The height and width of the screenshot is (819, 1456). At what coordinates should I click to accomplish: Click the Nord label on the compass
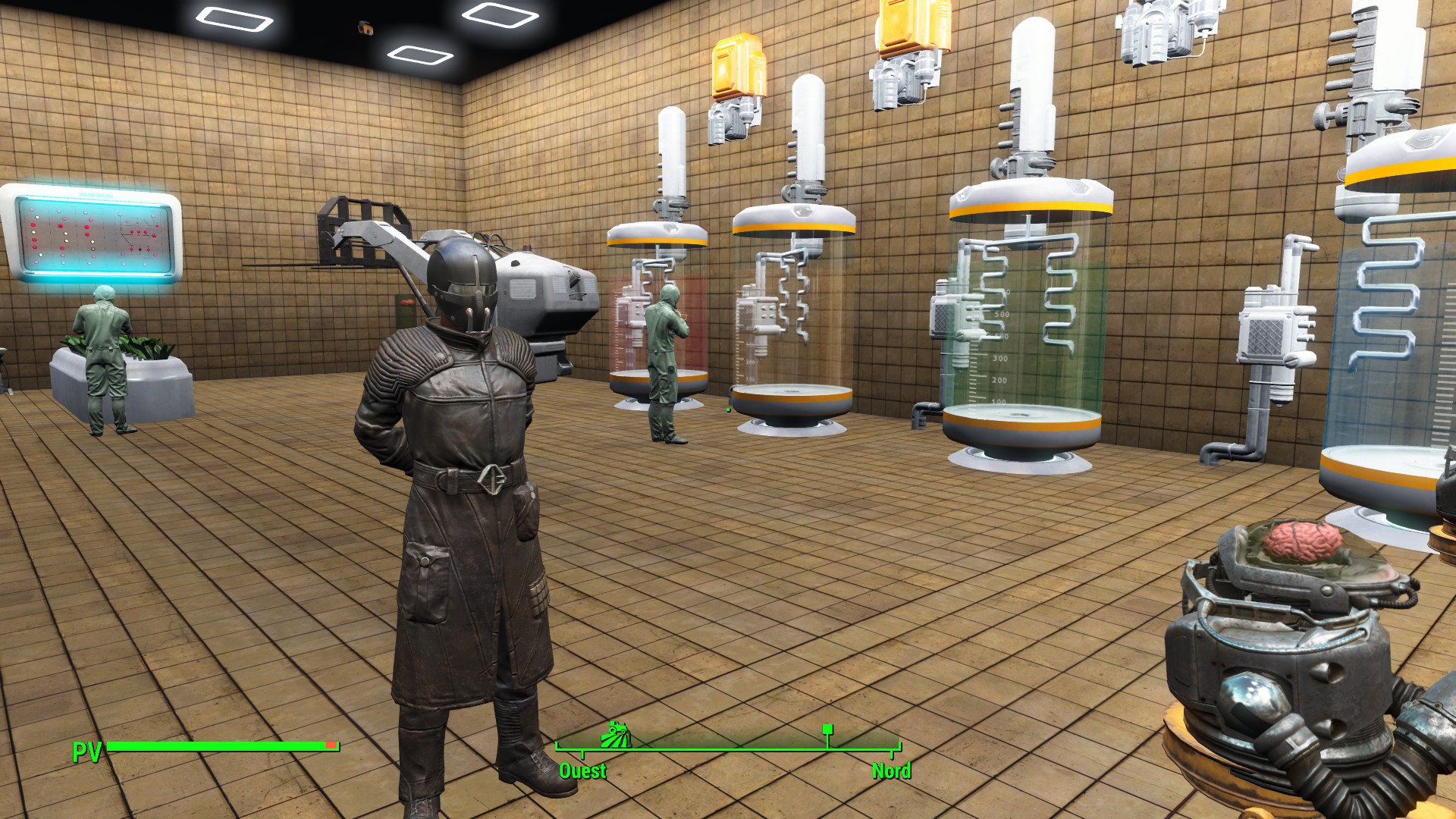(891, 771)
